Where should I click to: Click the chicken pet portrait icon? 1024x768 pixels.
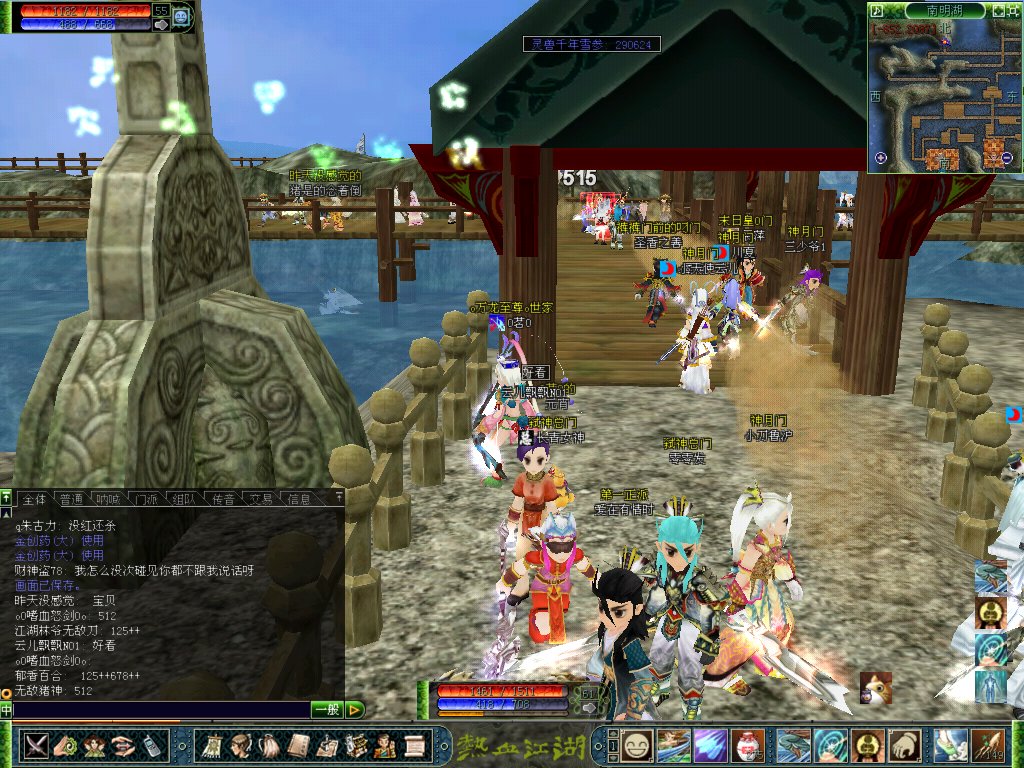pos(875,688)
